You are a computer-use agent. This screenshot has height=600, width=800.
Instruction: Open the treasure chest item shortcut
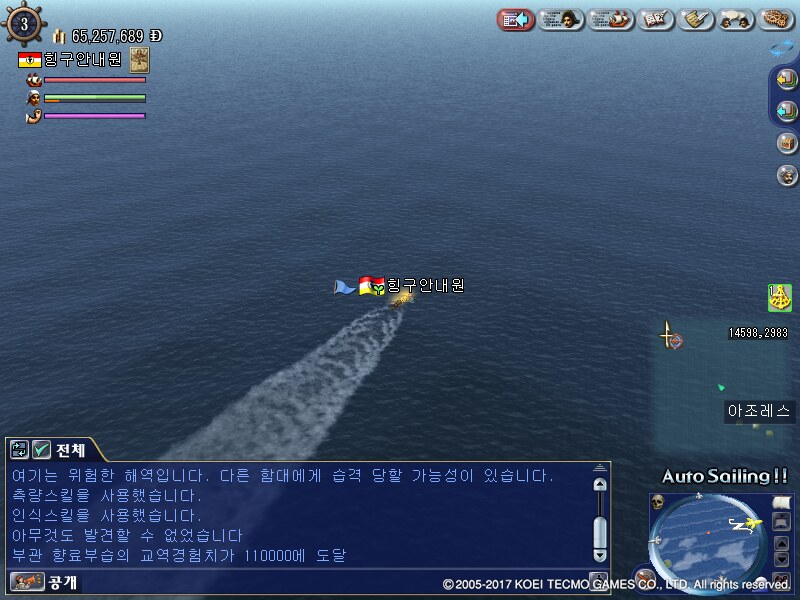click(x=786, y=143)
